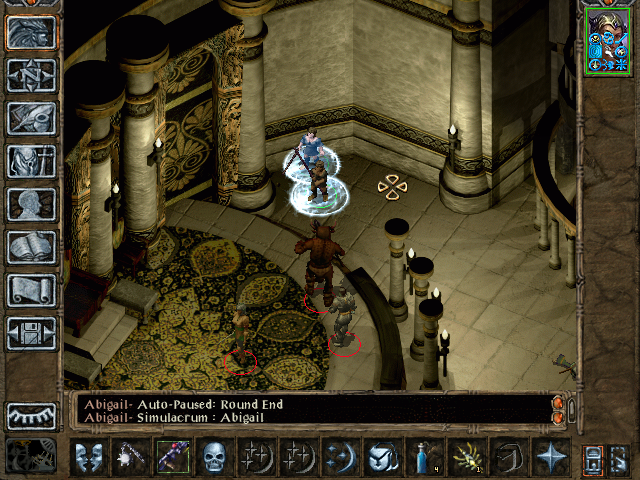Click the closed-eye rest button

[x=31, y=415]
